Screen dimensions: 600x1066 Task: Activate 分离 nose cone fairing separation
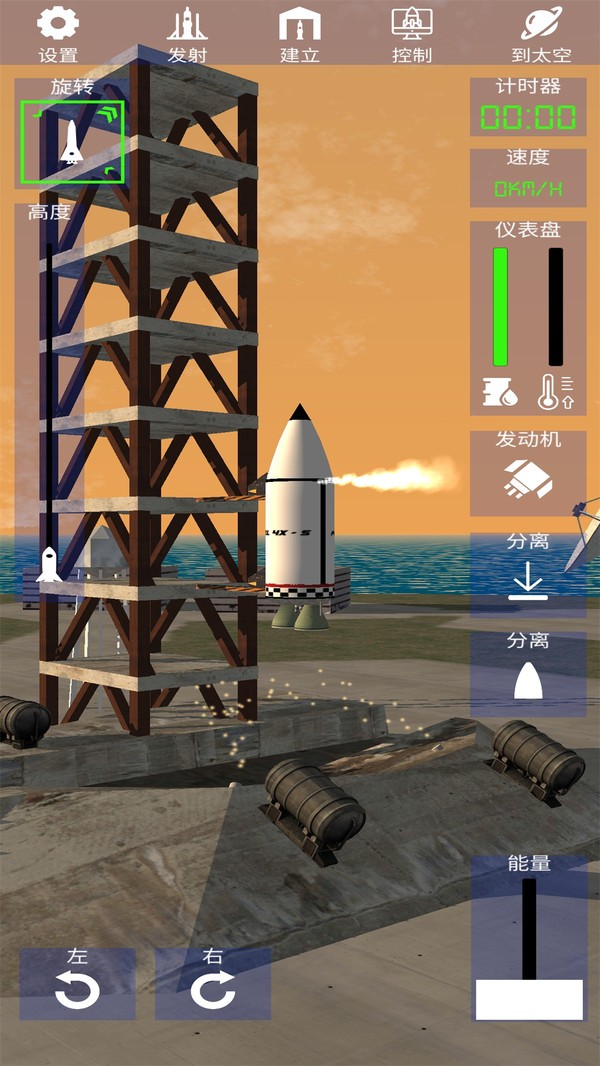[x=528, y=674]
